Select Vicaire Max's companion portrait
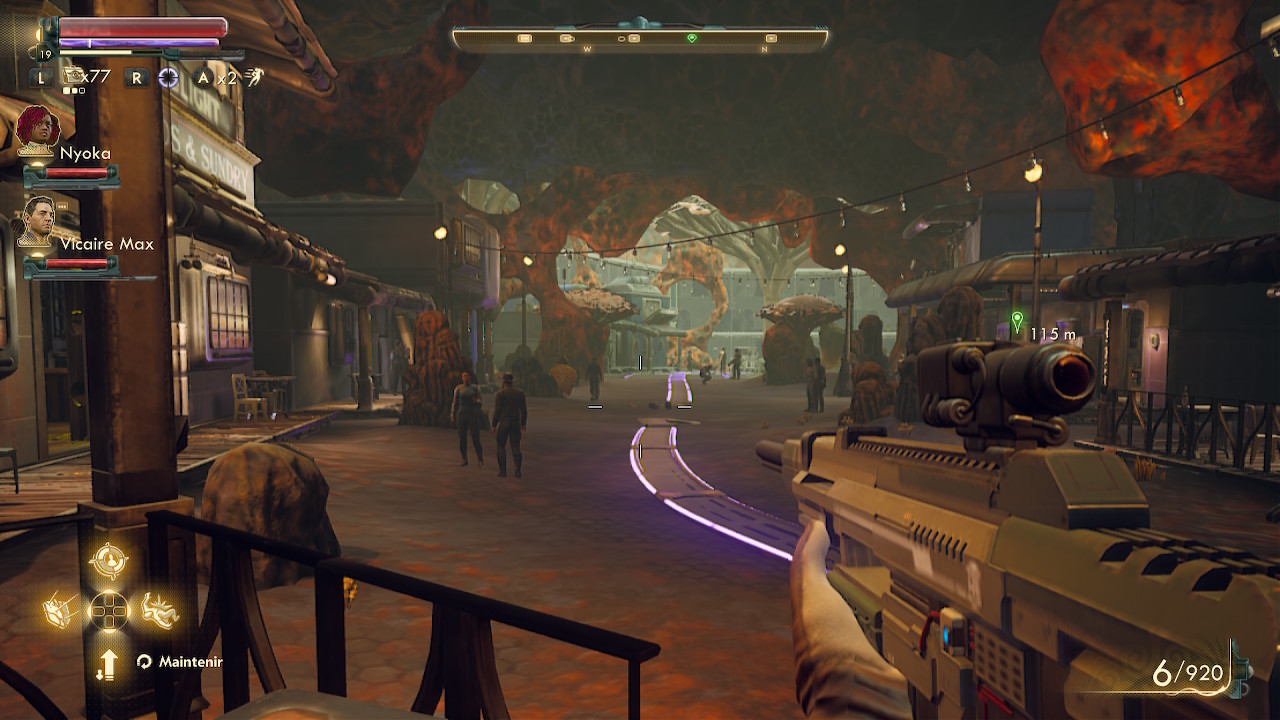Viewport: 1280px width, 720px height. pyautogui.click(x=38, y=221)
